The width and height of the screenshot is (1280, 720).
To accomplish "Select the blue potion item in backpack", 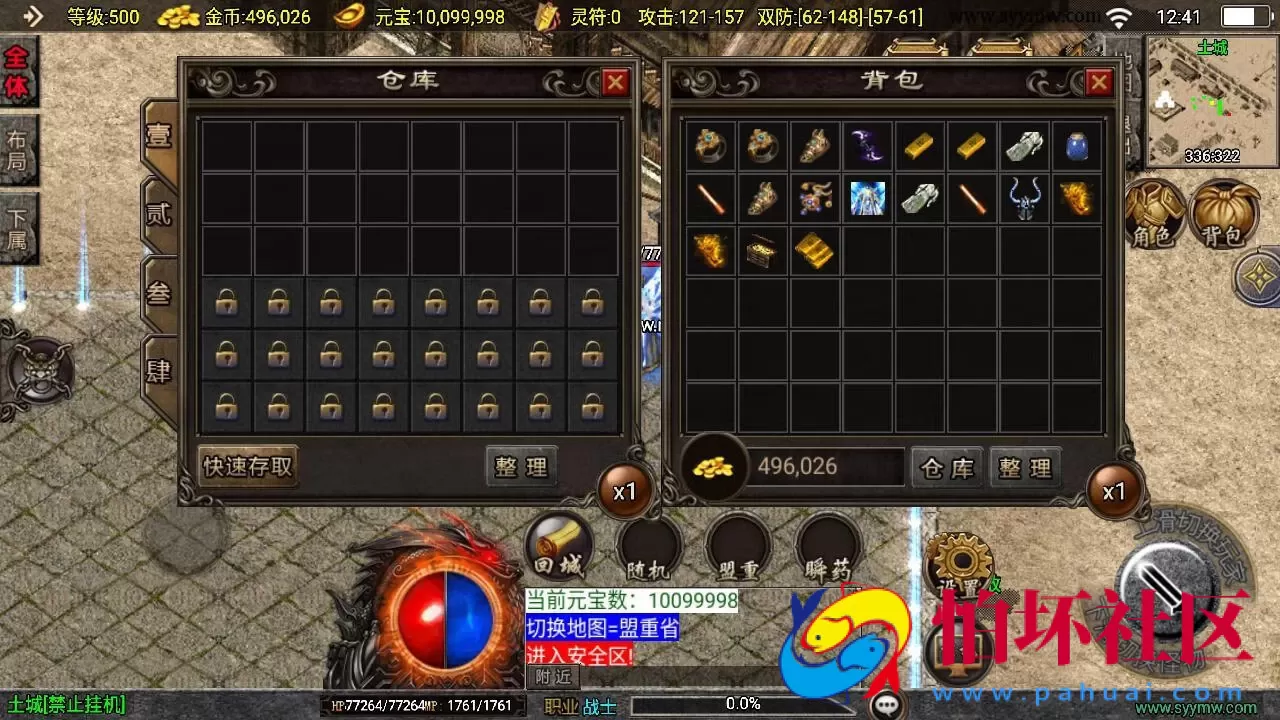I will pyautogui.click(x=1076, y=146).
